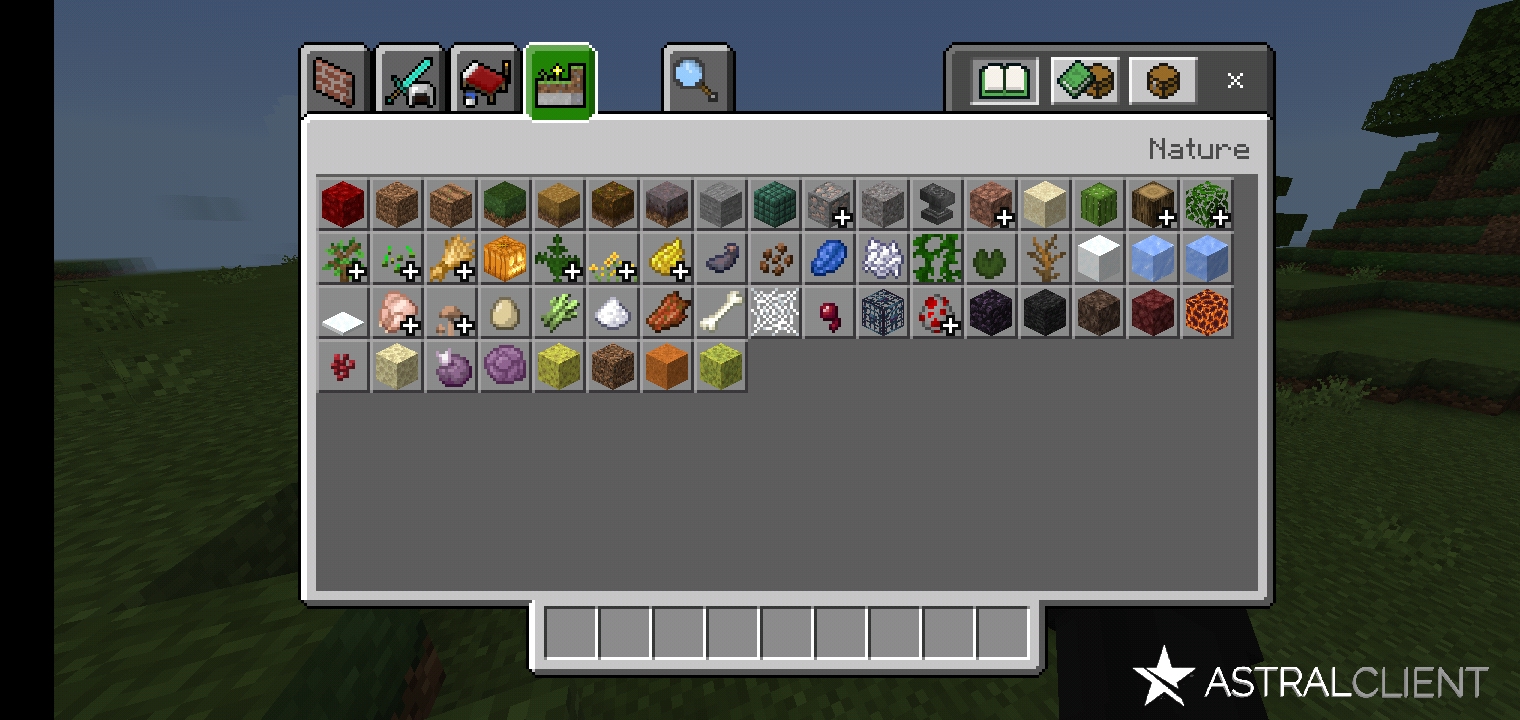1520x720 pixels.
Task: Select the end stone block
Action: click(x=397, y=366)
